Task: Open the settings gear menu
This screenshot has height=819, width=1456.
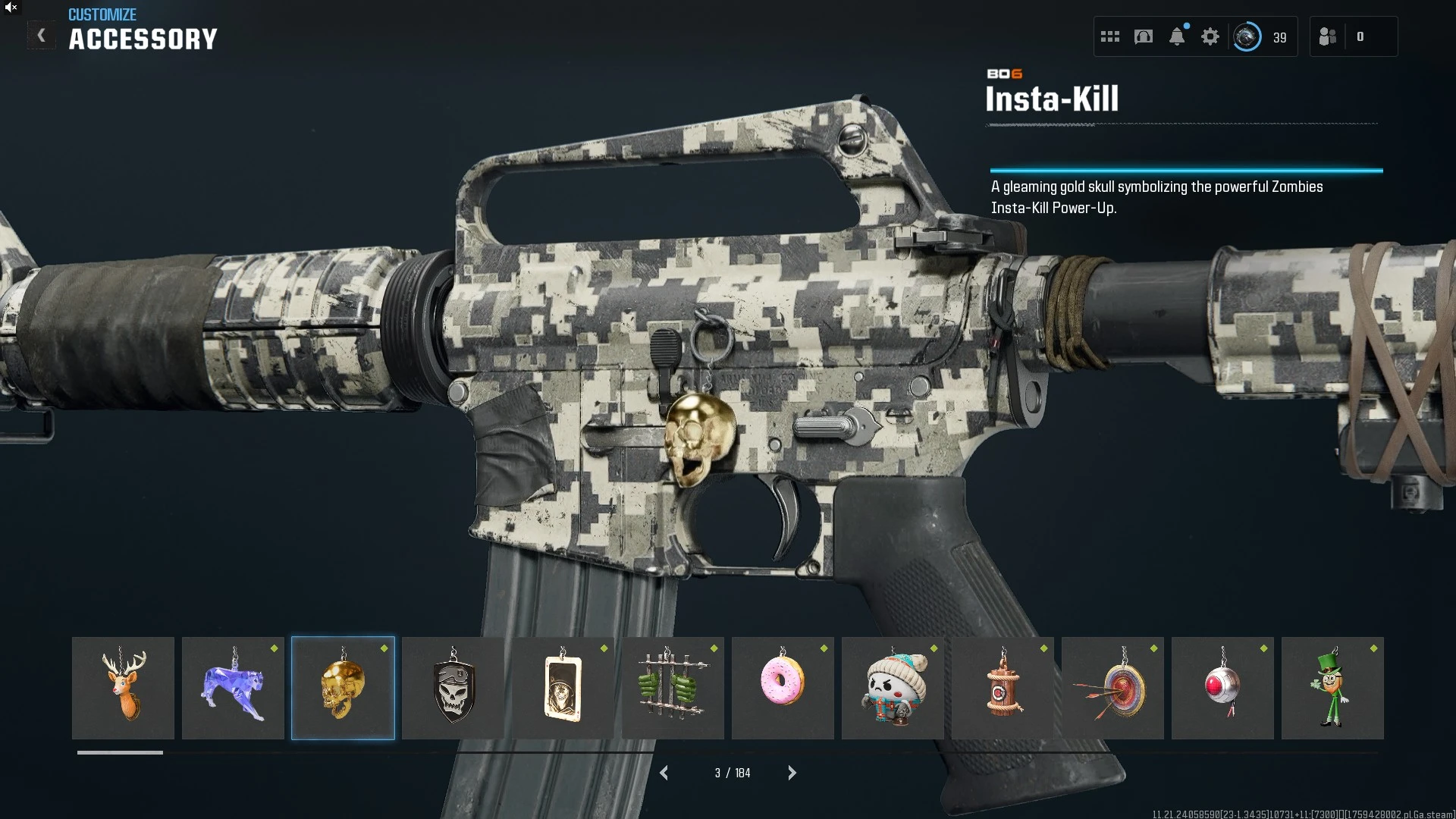Action: (1210, 36)
